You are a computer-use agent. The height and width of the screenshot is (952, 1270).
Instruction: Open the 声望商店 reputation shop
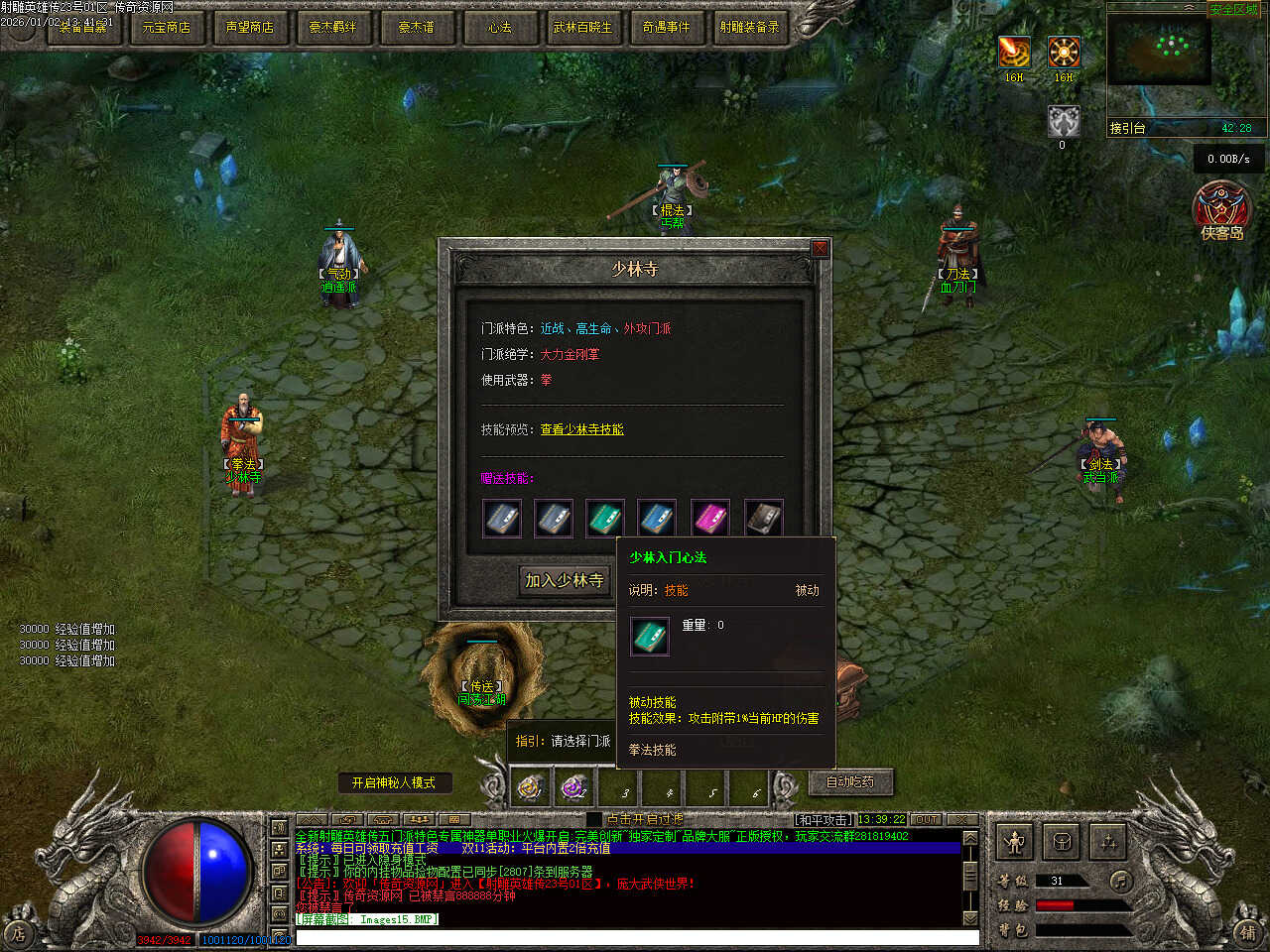click(x=249, y=27)
